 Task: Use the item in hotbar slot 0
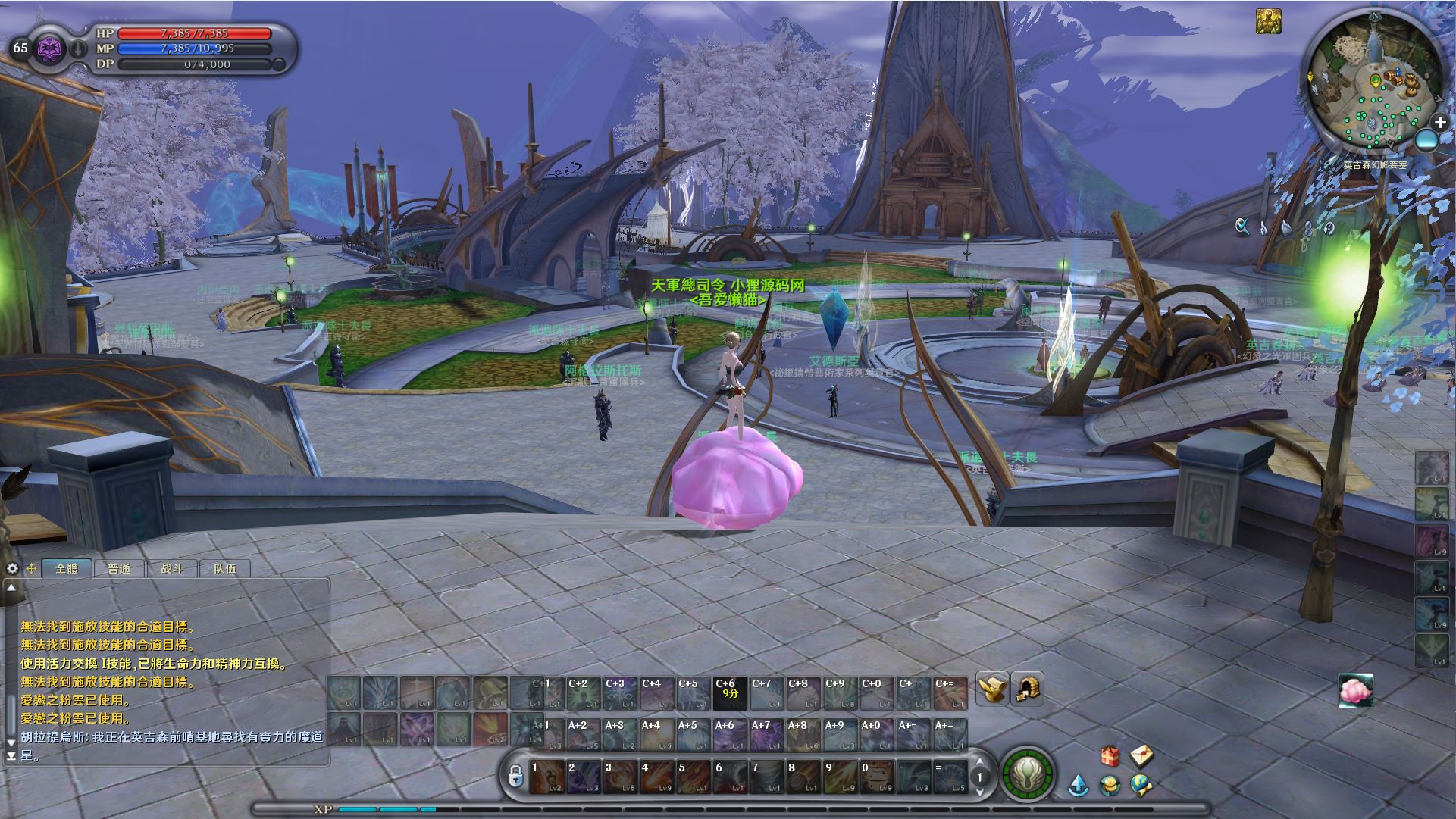878,777
